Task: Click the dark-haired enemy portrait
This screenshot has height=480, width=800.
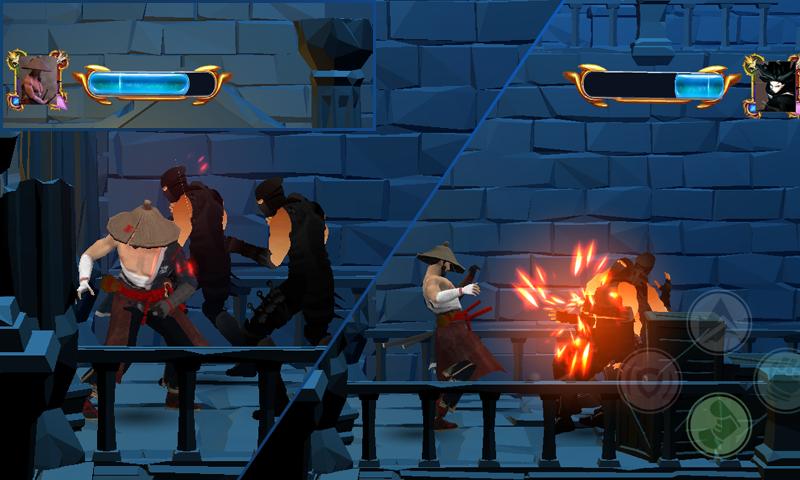Action: coord(773,84)
